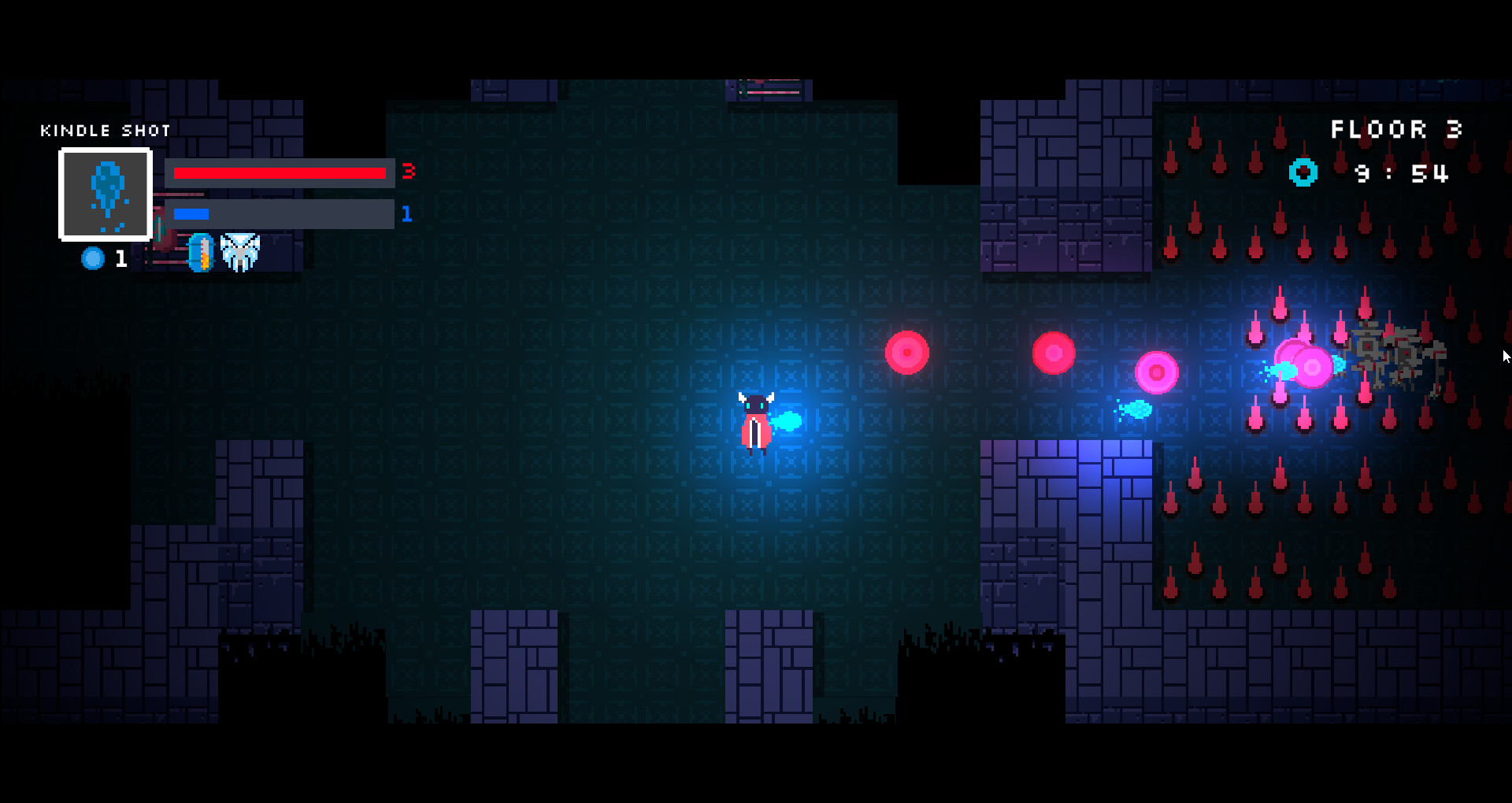
Task: Click the blue ammo count number 1
Action: [x=408, y=213]
